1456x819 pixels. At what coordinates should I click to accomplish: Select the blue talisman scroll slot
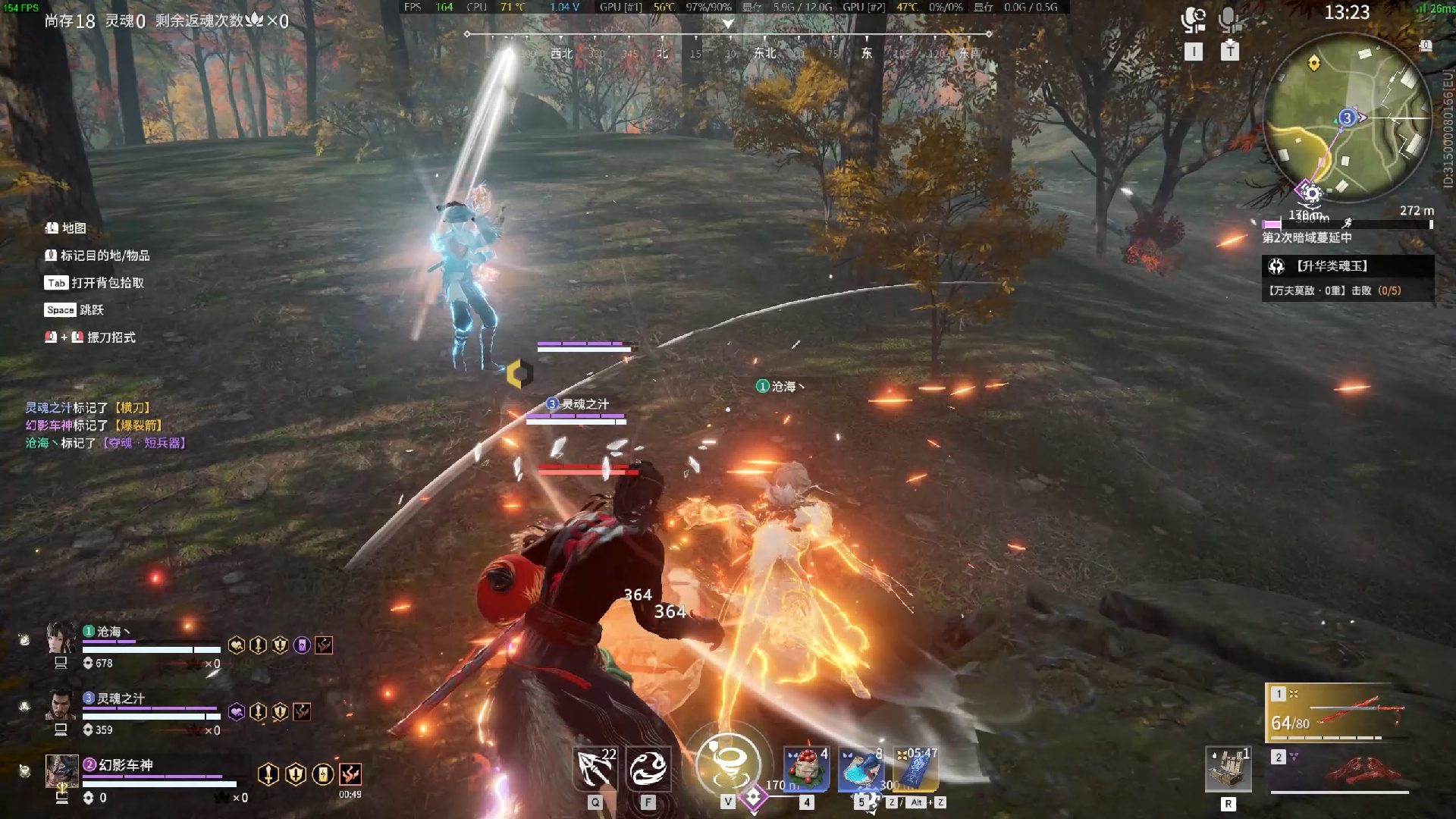(x=916, y=769)
